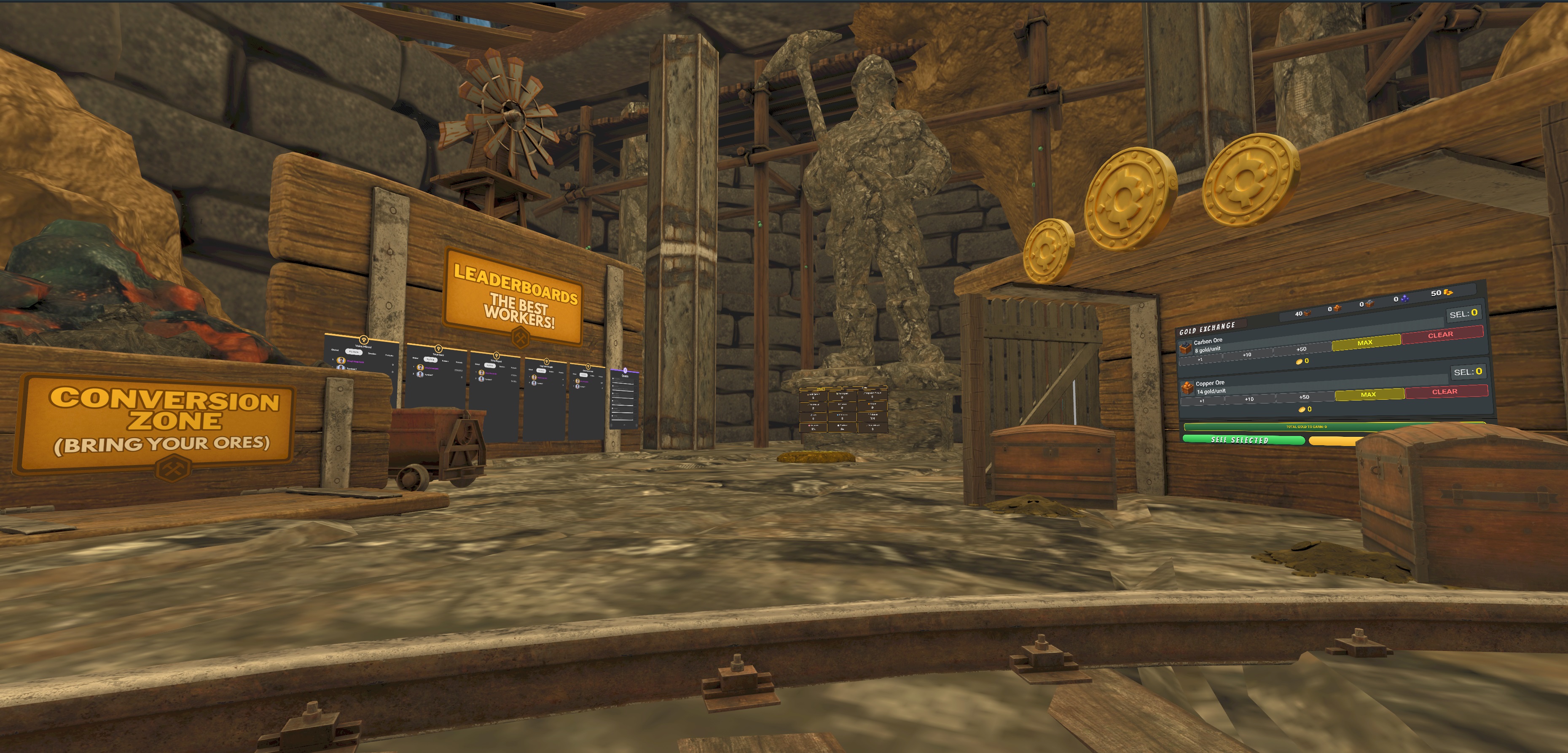Add 50 Carbon Ore to the selection

click(x=1301, y=349)
